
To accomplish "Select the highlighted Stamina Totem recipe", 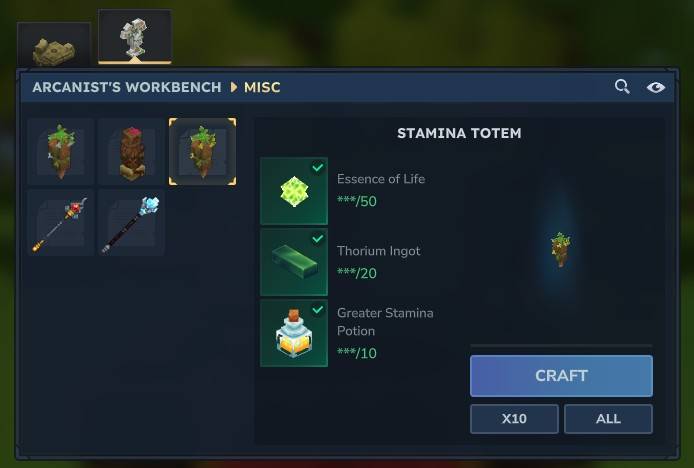I will pos(203,152).
